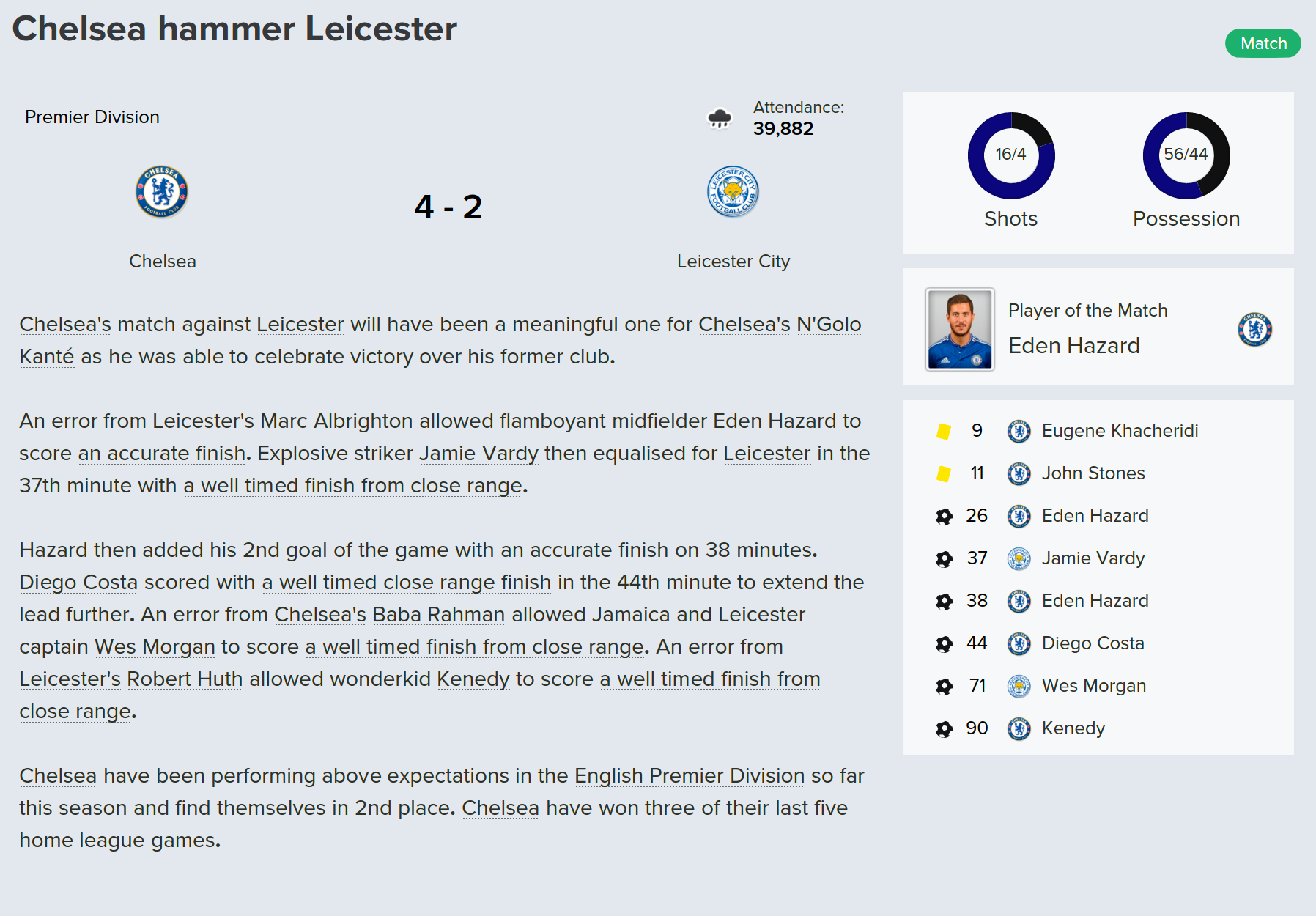This screenshot has height=916, width=1316.
Task: Click the Leicester City club crest
Action: tap(733, 192)
